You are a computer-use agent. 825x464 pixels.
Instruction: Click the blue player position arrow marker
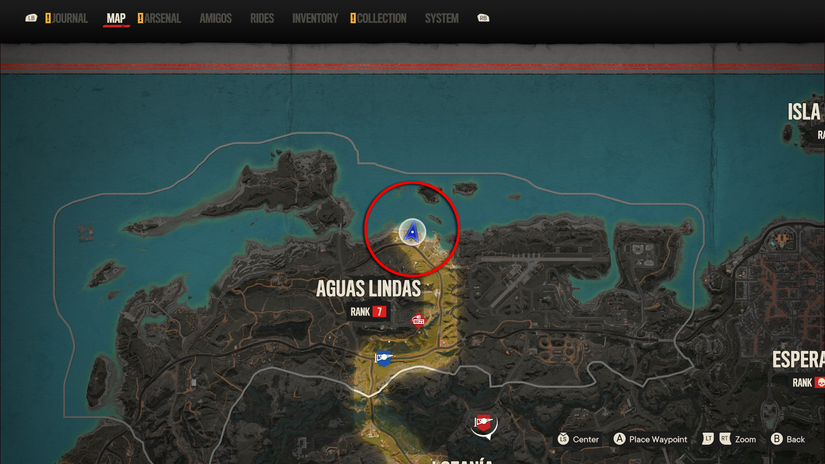click(411, 232)
